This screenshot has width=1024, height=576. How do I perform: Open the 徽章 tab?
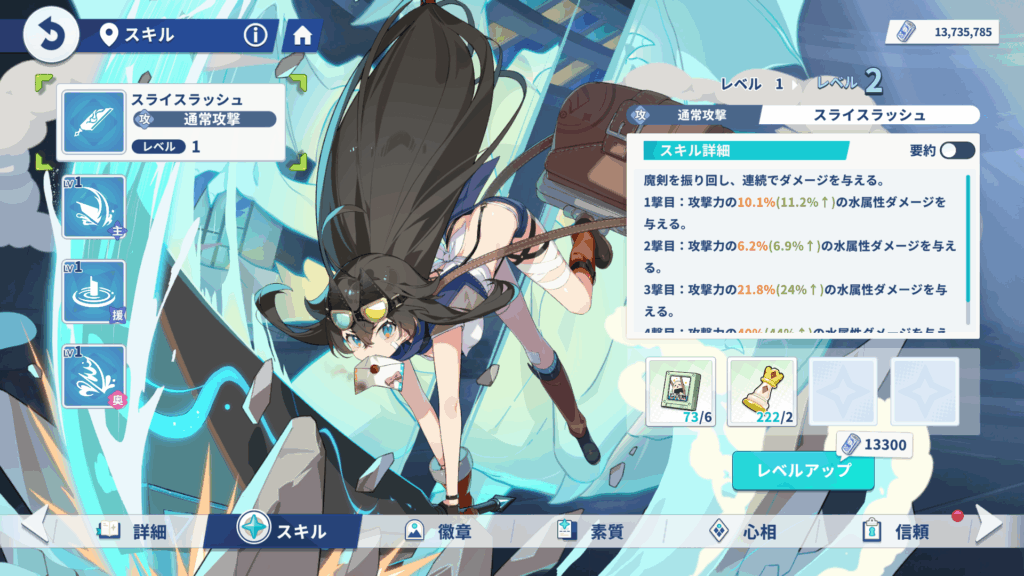pos(433,531)
